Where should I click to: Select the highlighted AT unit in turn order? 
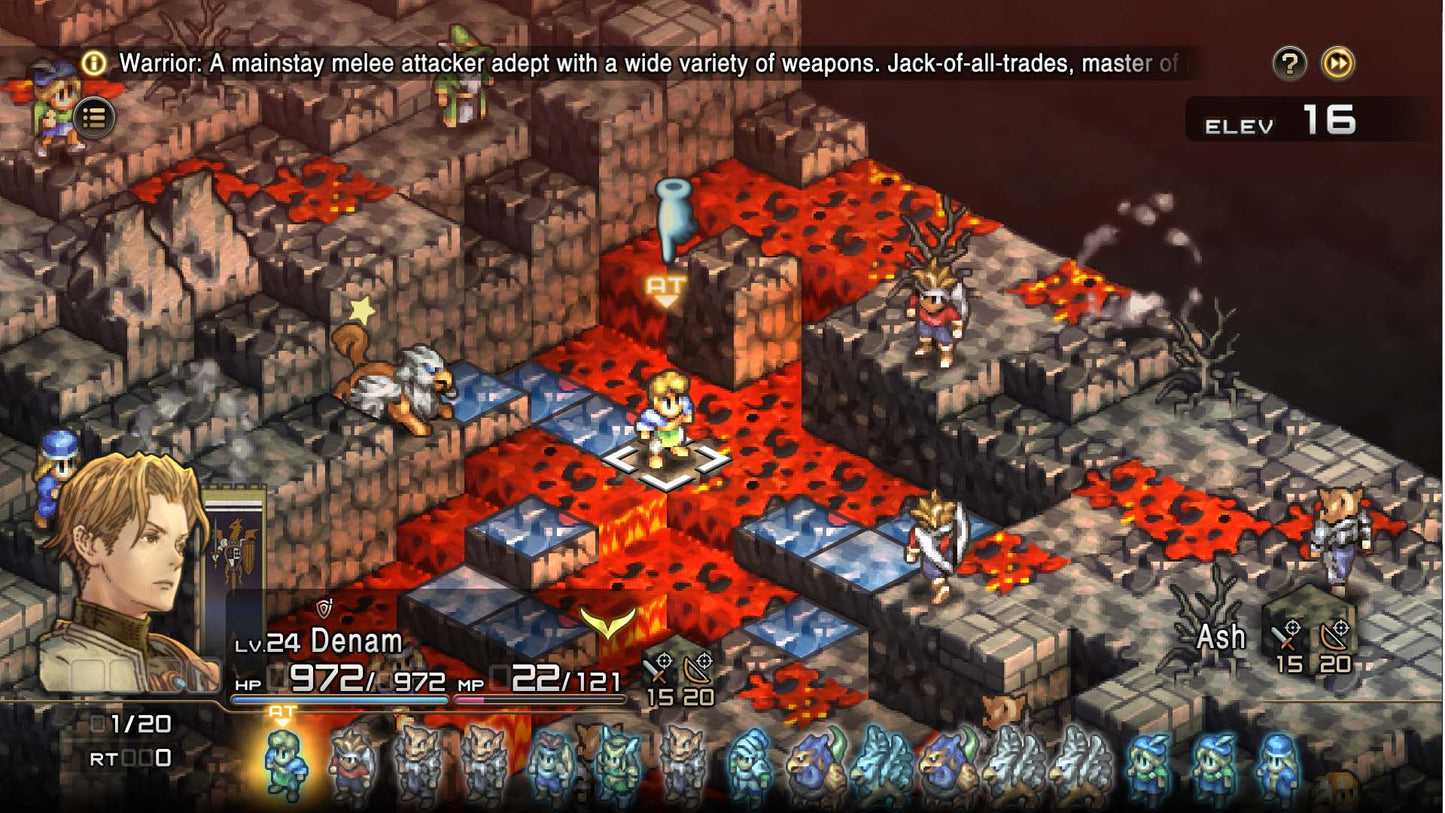click(283, 764)
